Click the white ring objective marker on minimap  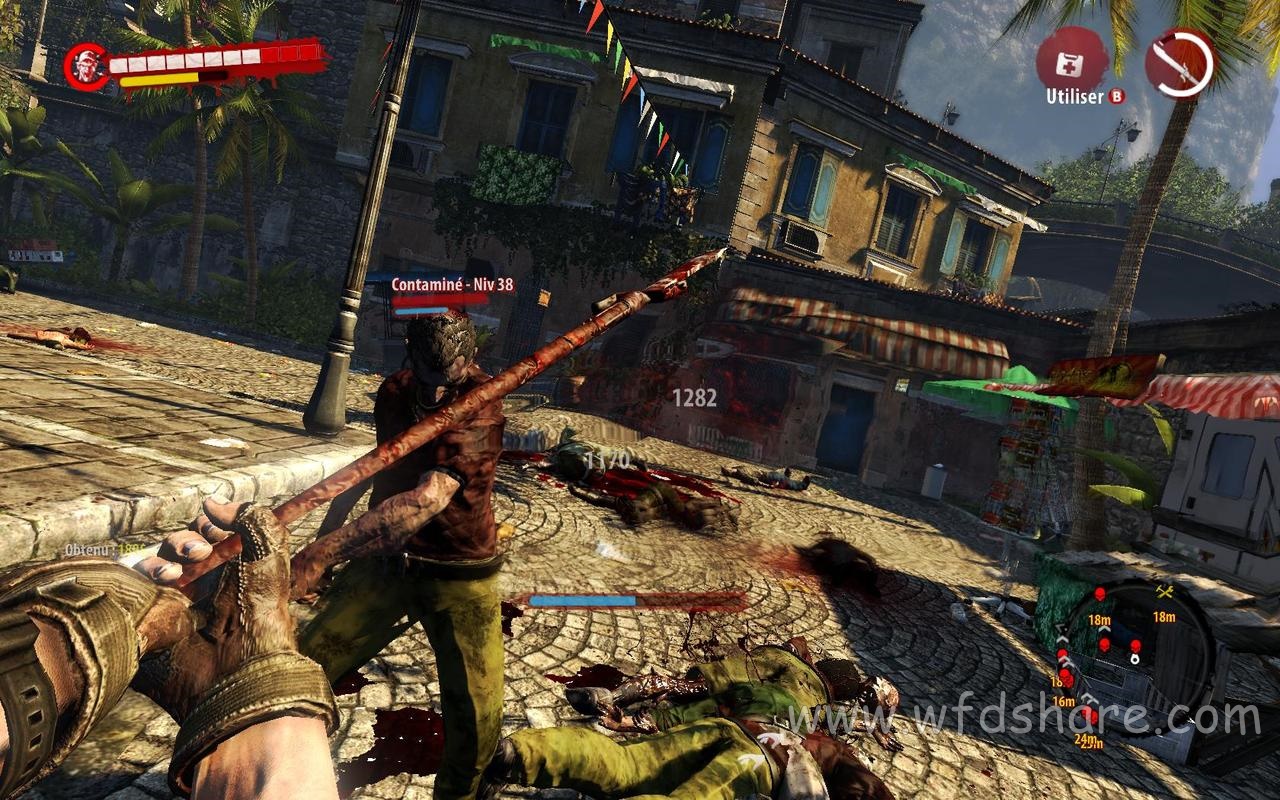coord(1135,658)
